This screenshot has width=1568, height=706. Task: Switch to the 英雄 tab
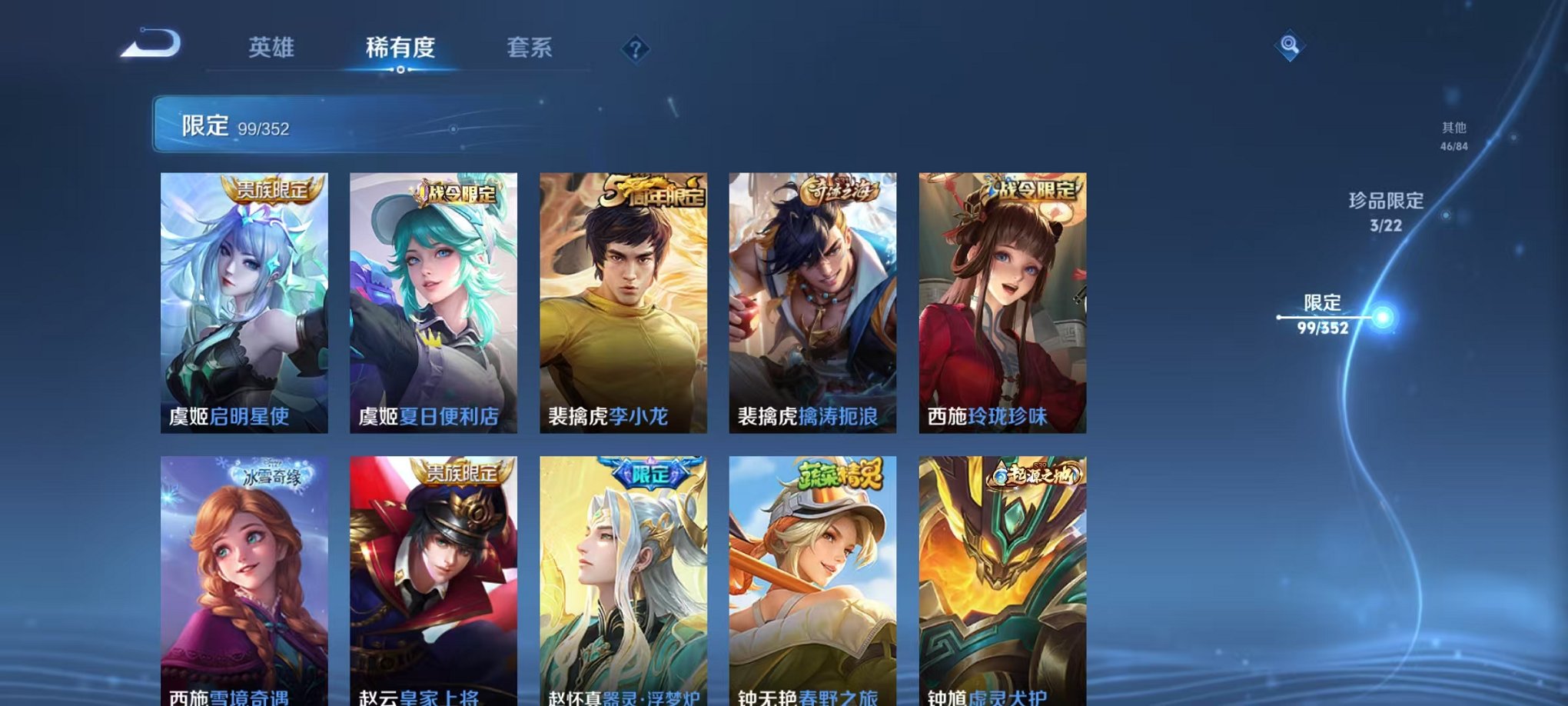(x=273, y=48)
